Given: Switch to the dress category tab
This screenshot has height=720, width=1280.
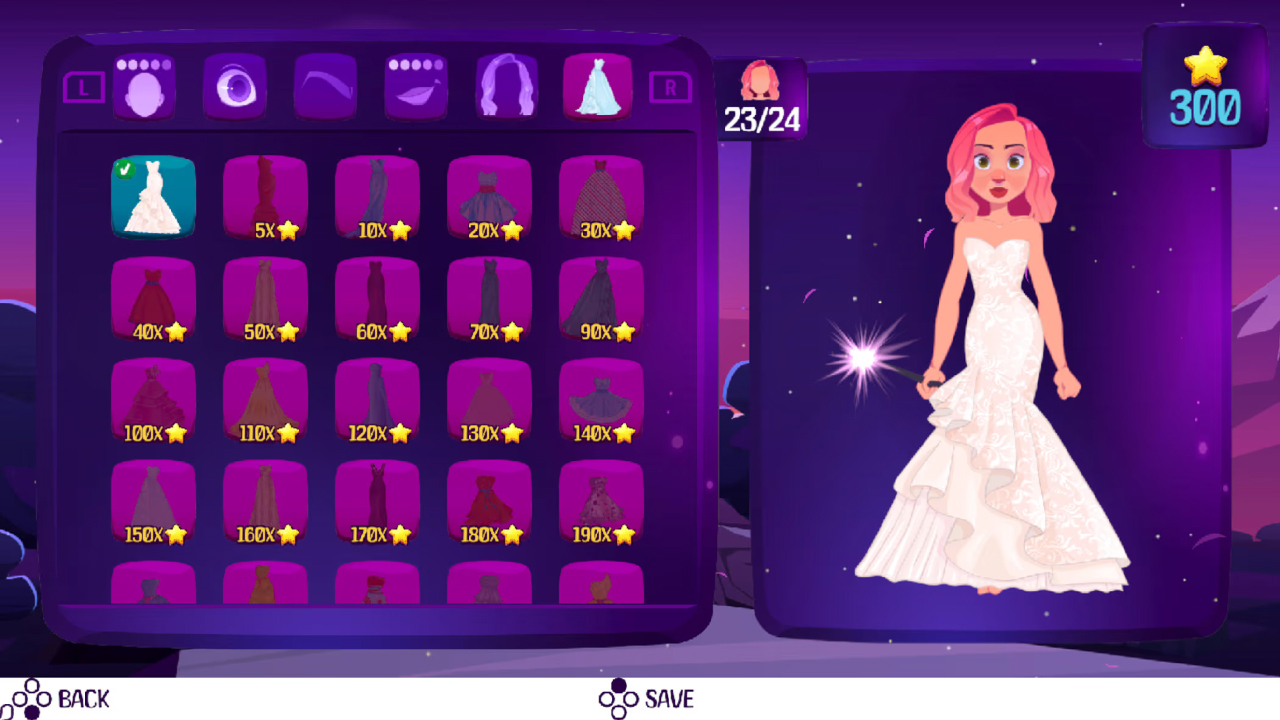Looking at the screenshot, I should (x=597, y=87).
